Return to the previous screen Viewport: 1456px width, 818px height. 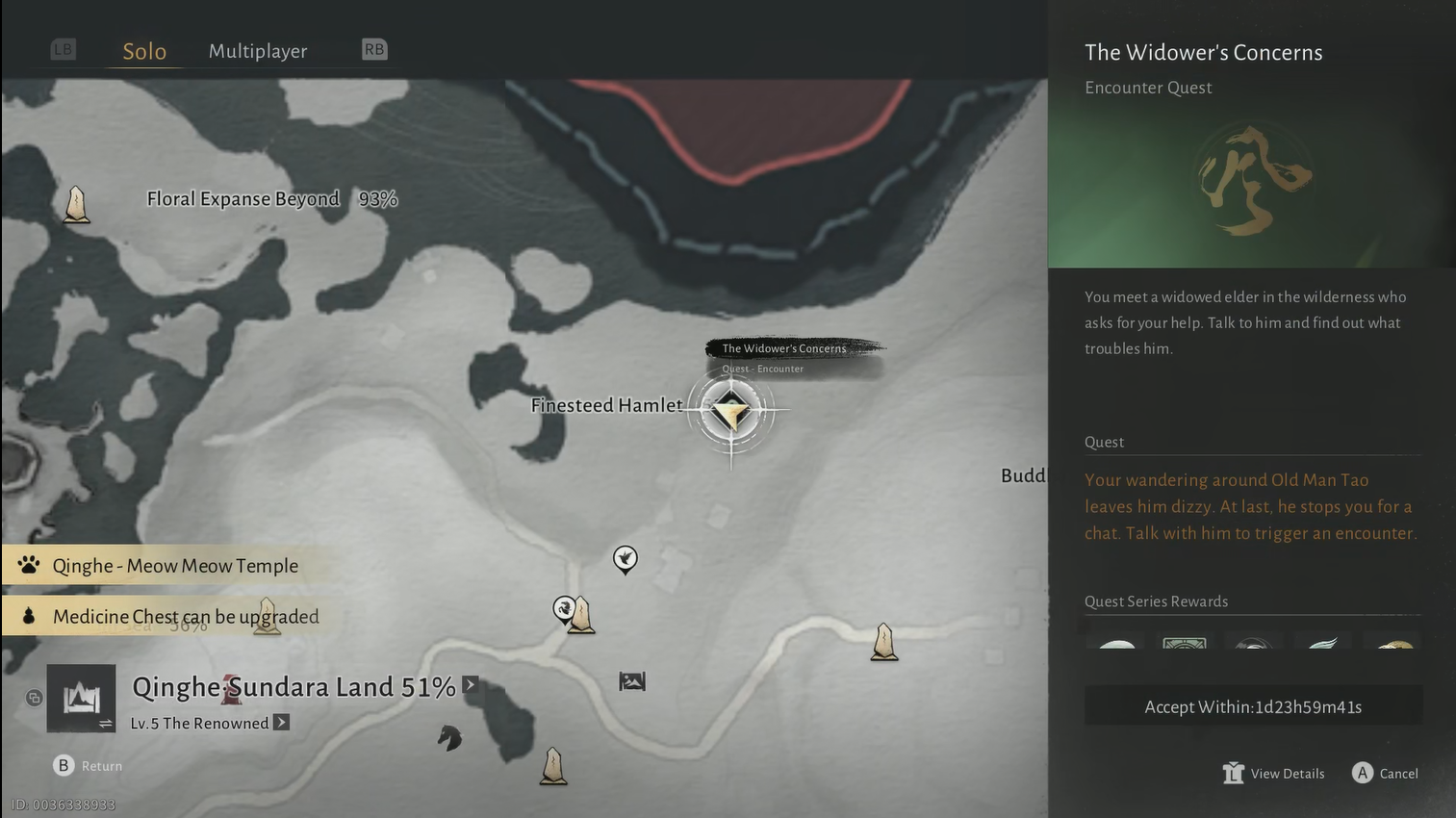click(x=88, y=766)
